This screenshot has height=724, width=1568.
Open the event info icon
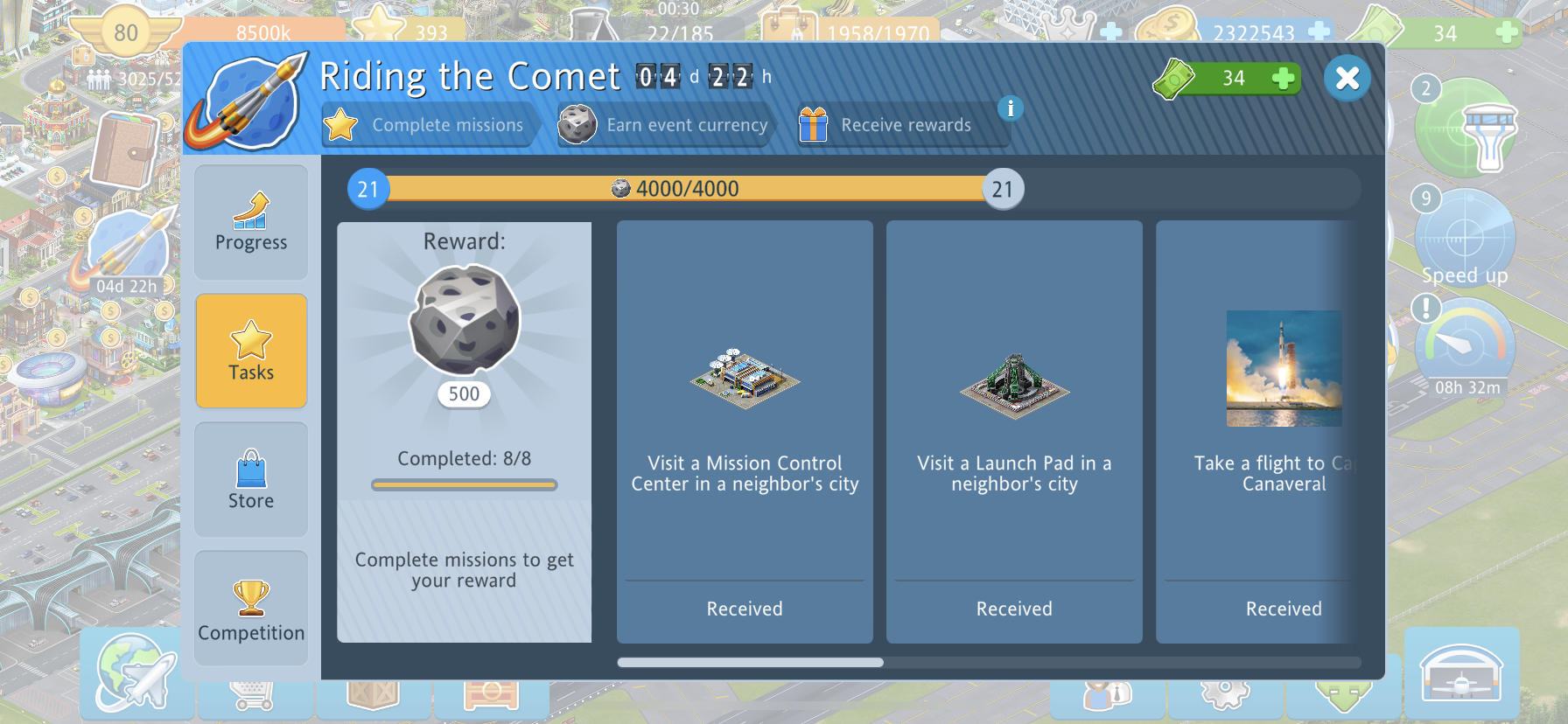click(x=1010, y=108)
